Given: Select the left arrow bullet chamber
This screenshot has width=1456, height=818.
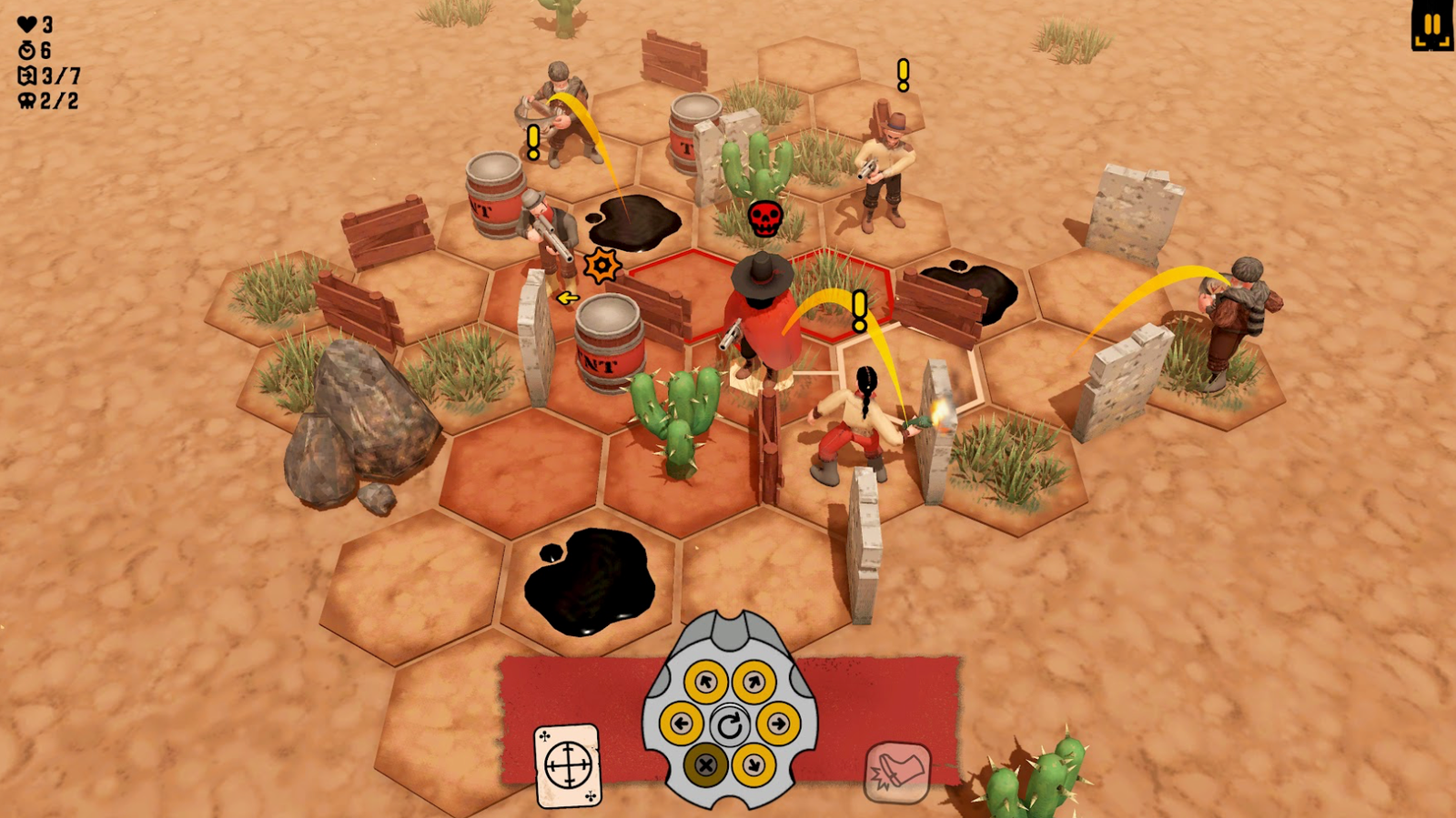Looking at the screenshot, I should (x=681, y=724).
